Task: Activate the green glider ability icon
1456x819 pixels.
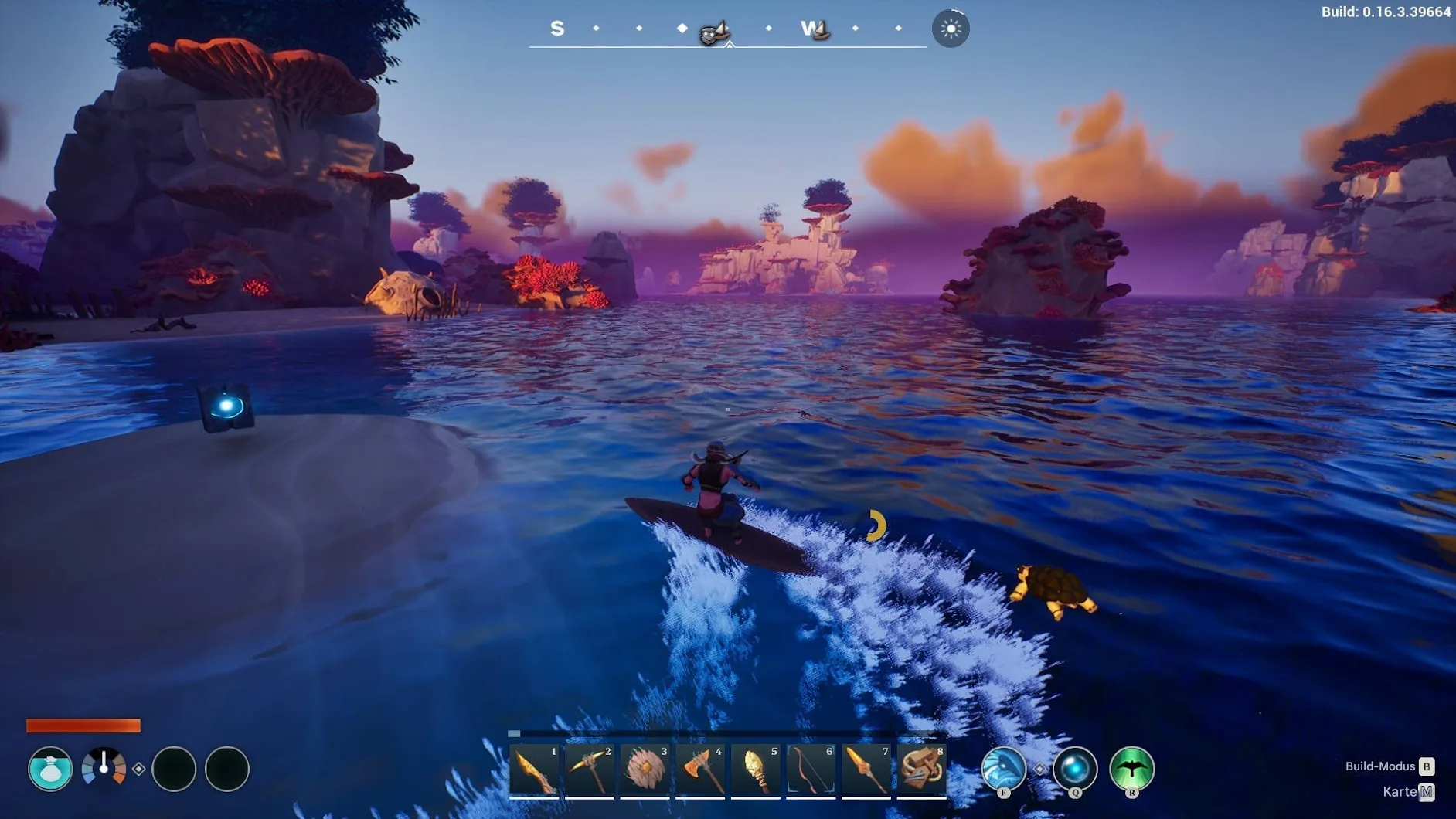Action: coord(1131,768)
